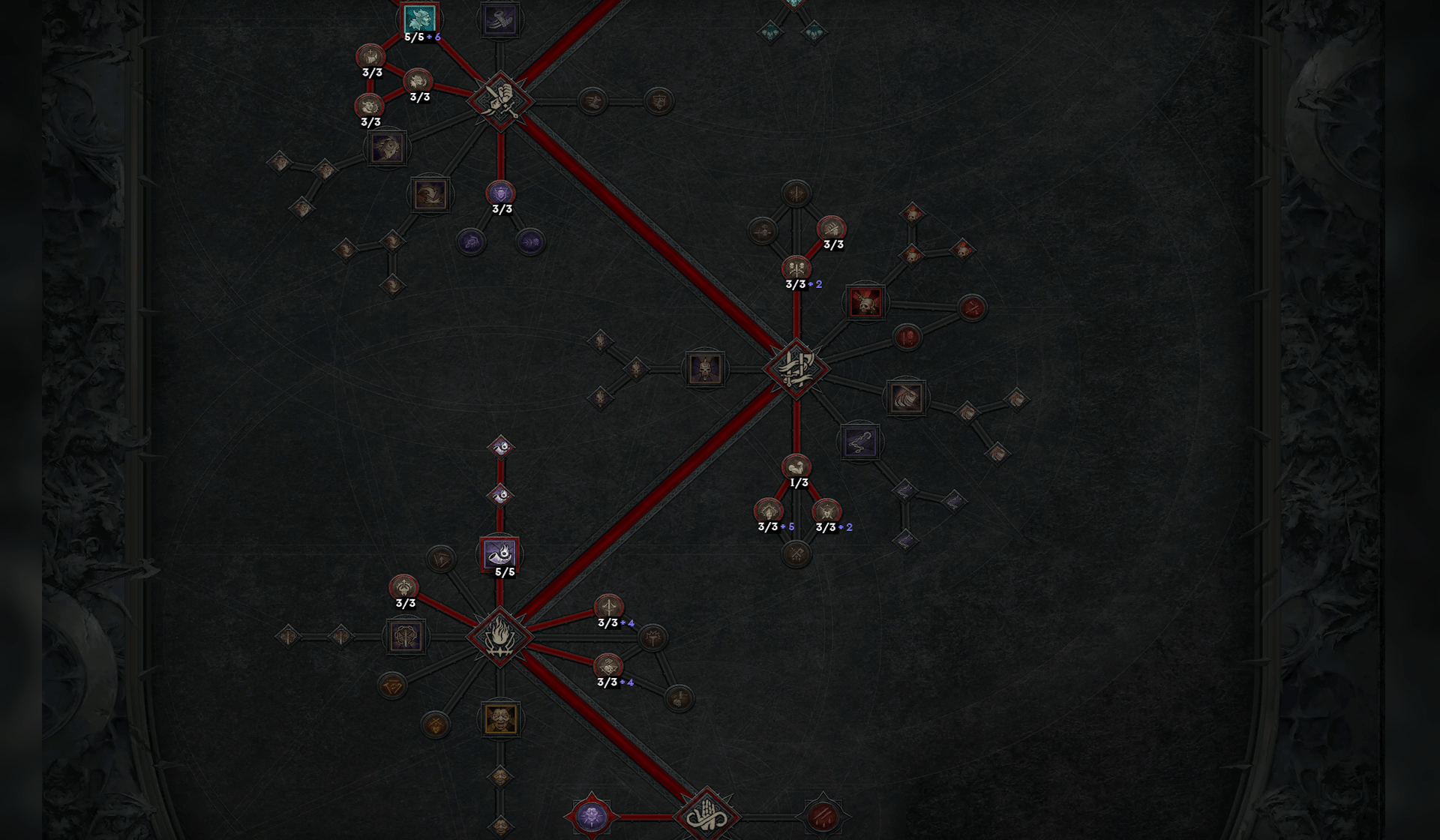This screenshot has width=1440, height=840.
Task: Select the red skull skill node
Action: point(865,302)
